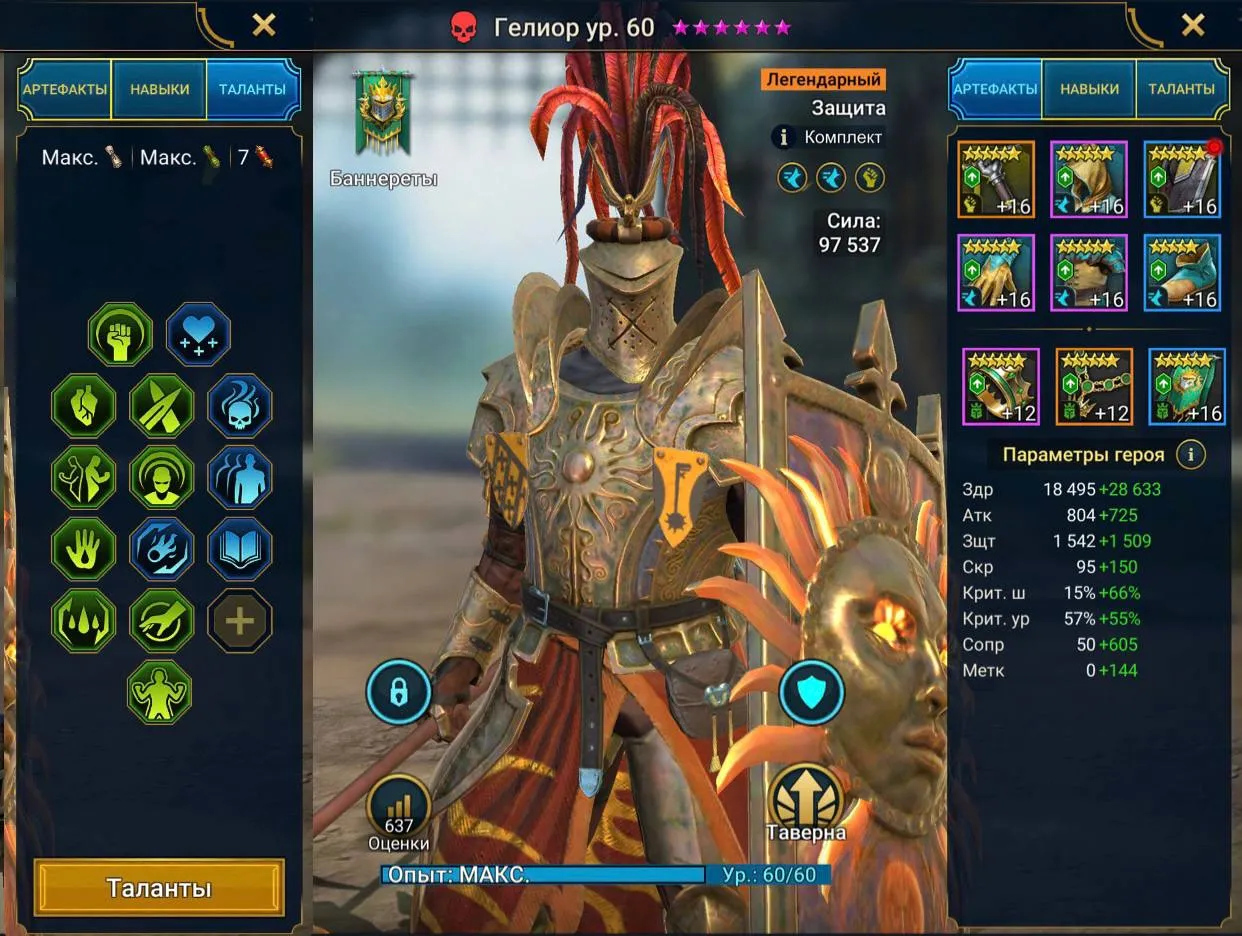
Task: Switch to the left Артефакты tab
Action: [65, 89]
